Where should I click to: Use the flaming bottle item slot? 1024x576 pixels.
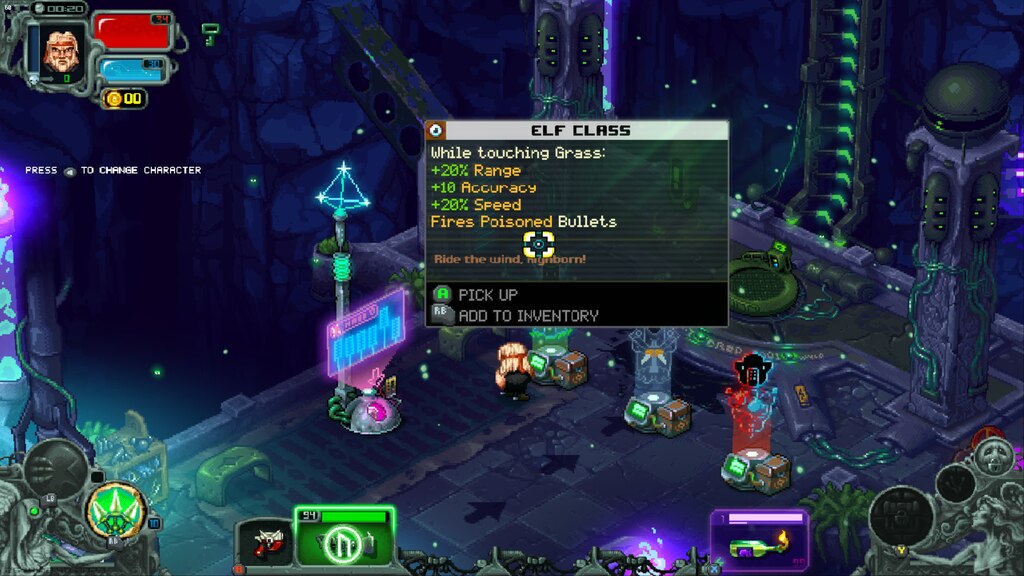click(x=758, y=543)
